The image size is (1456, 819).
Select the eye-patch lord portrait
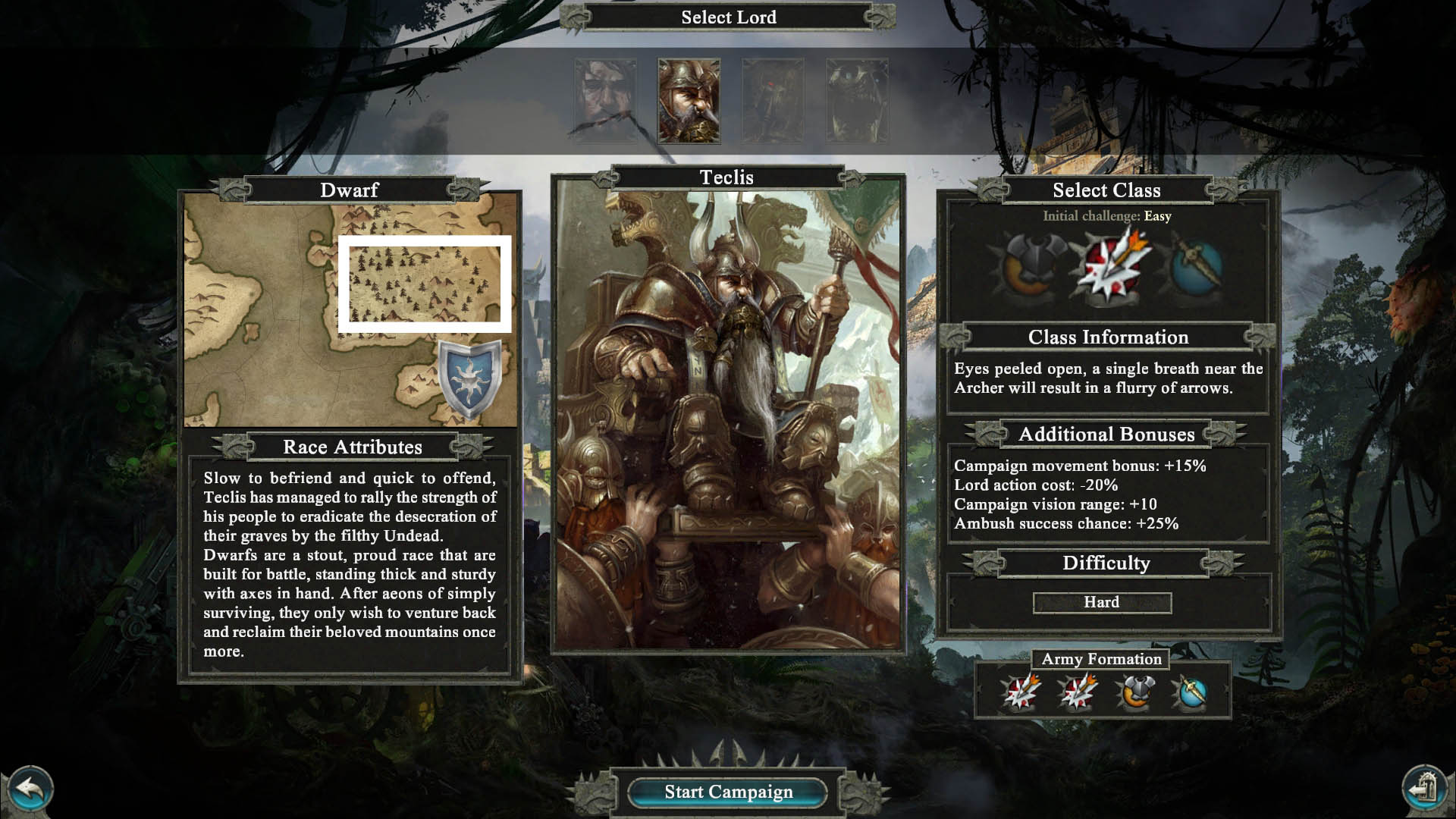[x=605, y=101]
